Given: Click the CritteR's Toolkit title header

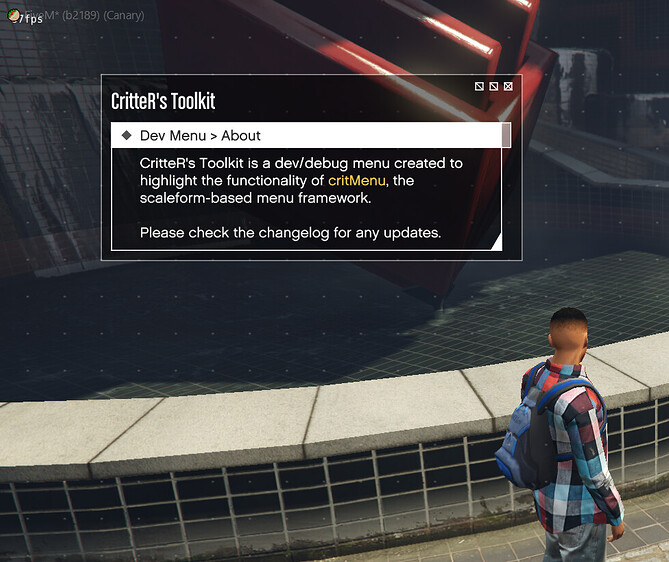Looking at the screenshot, I should click(163, 101).
